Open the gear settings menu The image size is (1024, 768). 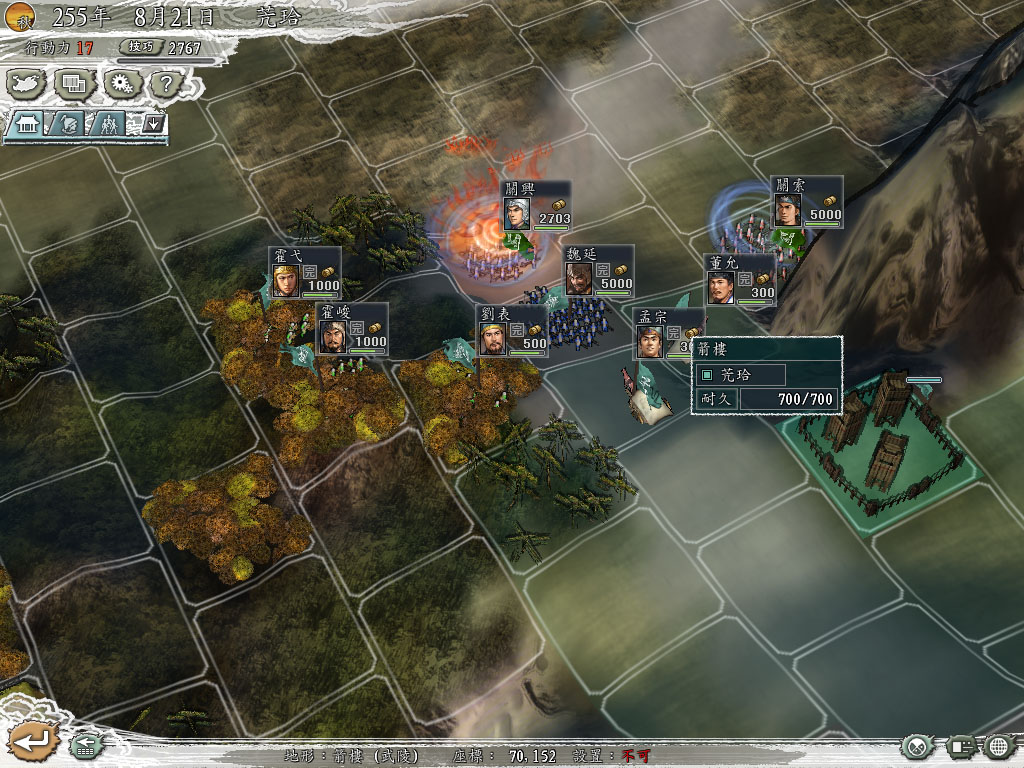coord(121,83)
